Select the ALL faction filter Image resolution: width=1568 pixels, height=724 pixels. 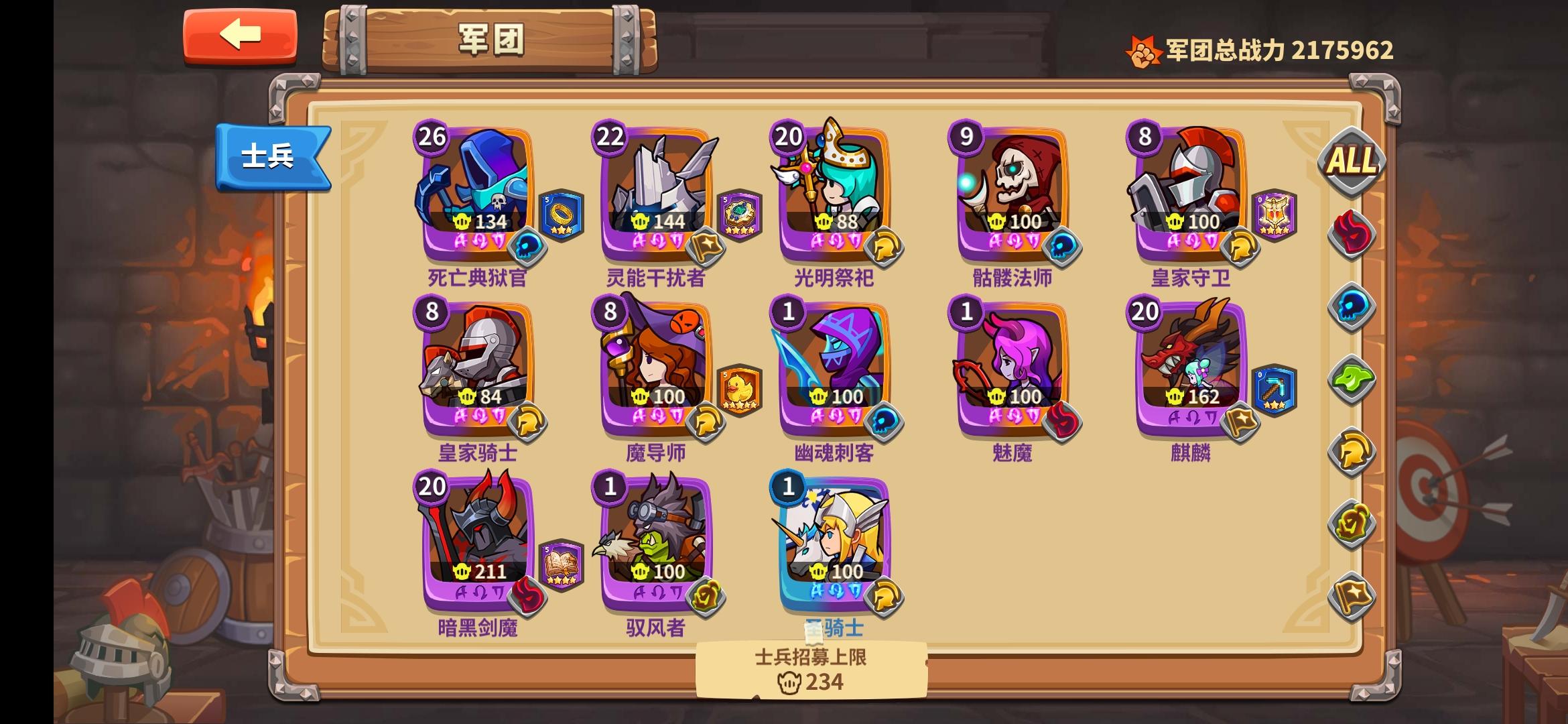[1351, 160]
